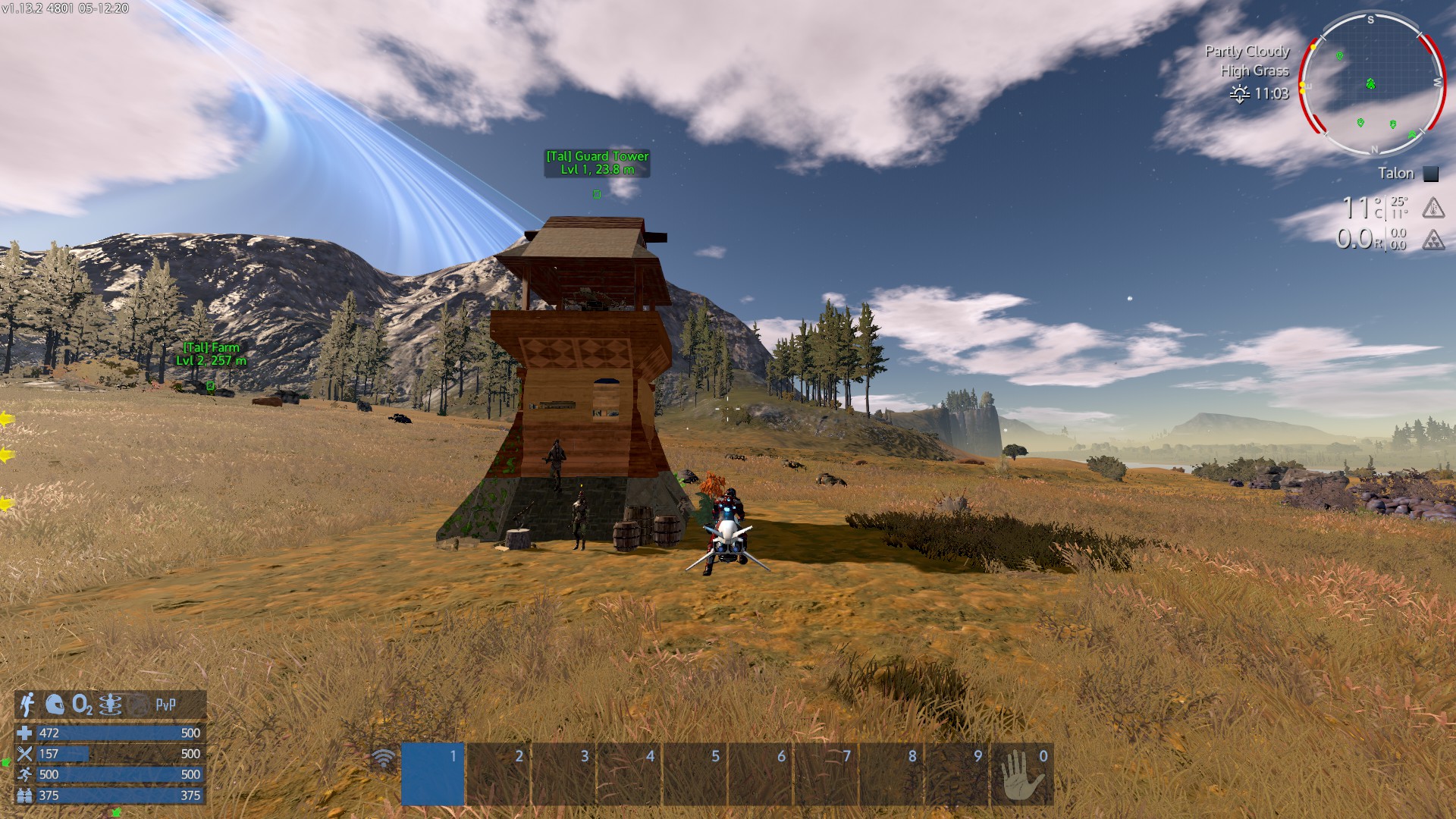
Task: Click the radiation warning triangle icon
Action: pyautogui.click(x=1432, y=240)
